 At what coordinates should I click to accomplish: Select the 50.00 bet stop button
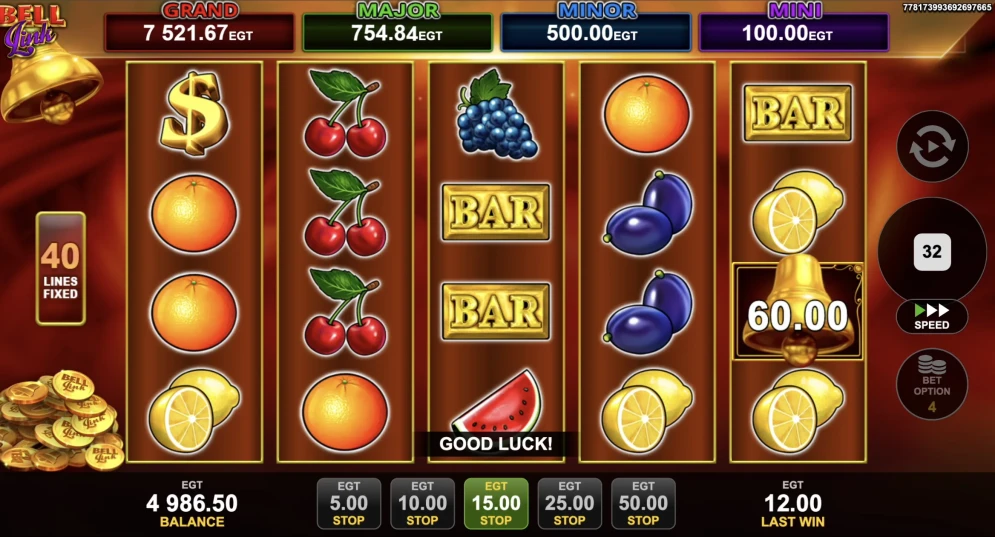point(643,503)
